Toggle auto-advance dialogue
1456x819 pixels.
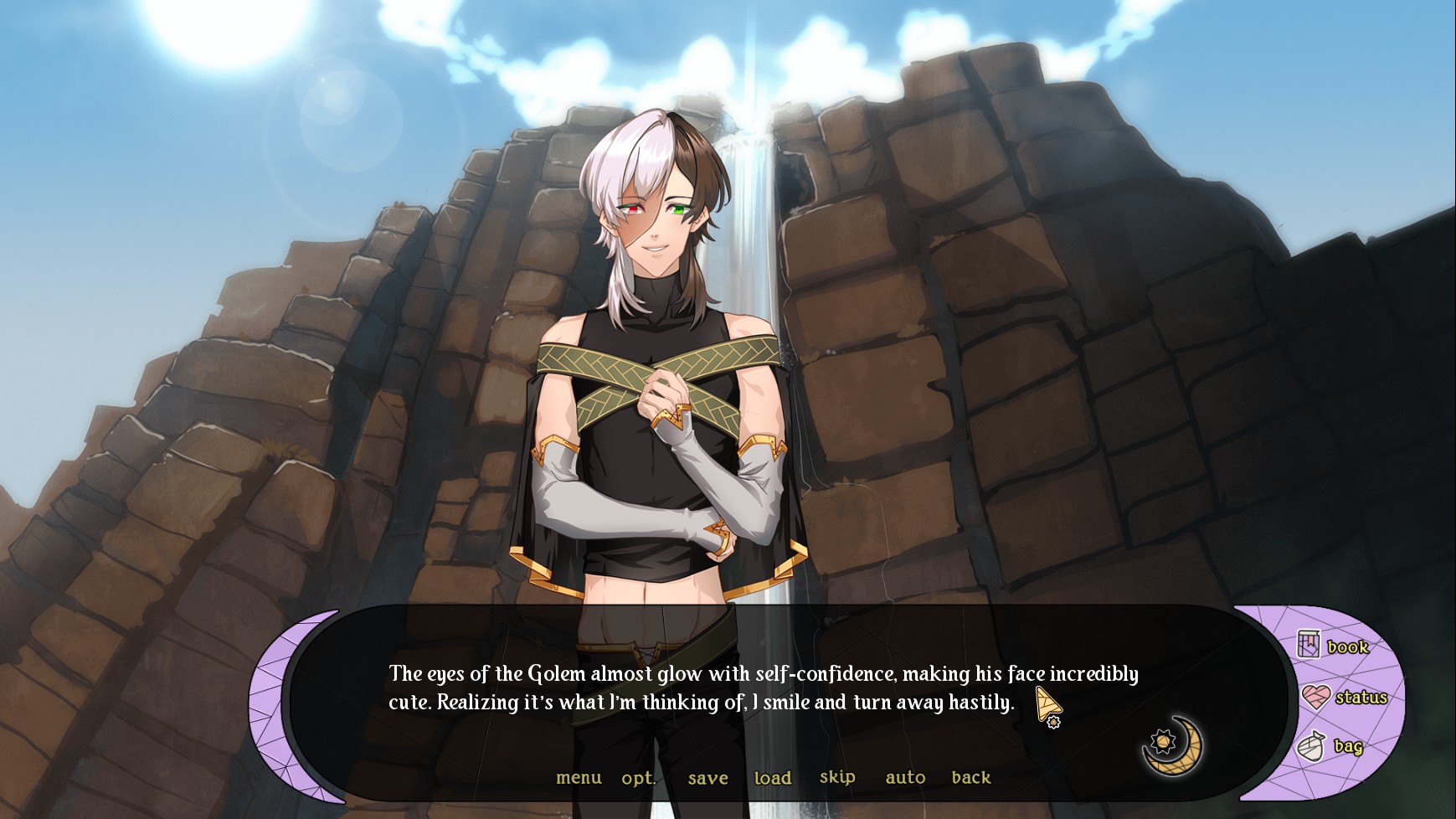(905, 778)
